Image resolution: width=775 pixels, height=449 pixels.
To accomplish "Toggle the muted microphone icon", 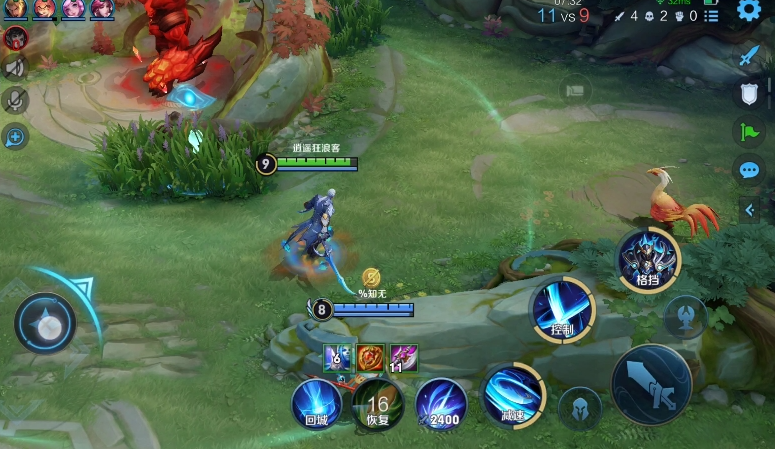I will click(x=15, y=99).
